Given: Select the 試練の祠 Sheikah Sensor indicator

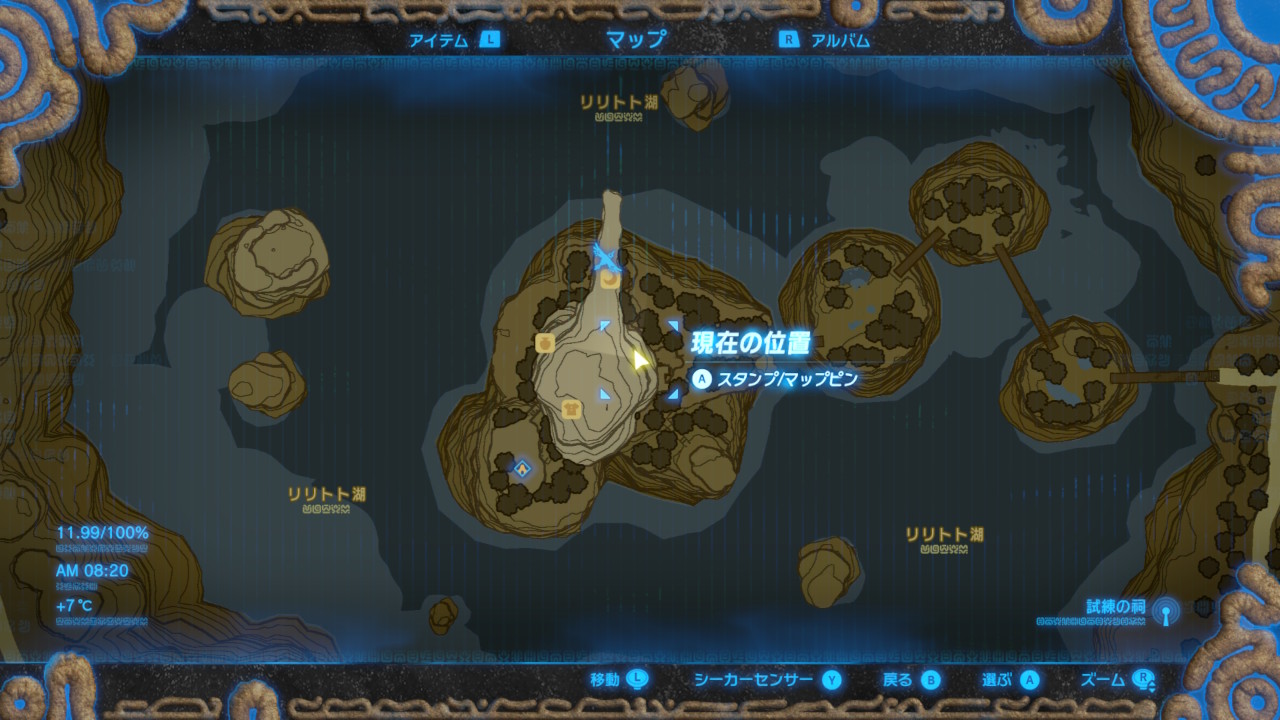Looking at the screenshot, I should click(1163, 609).
